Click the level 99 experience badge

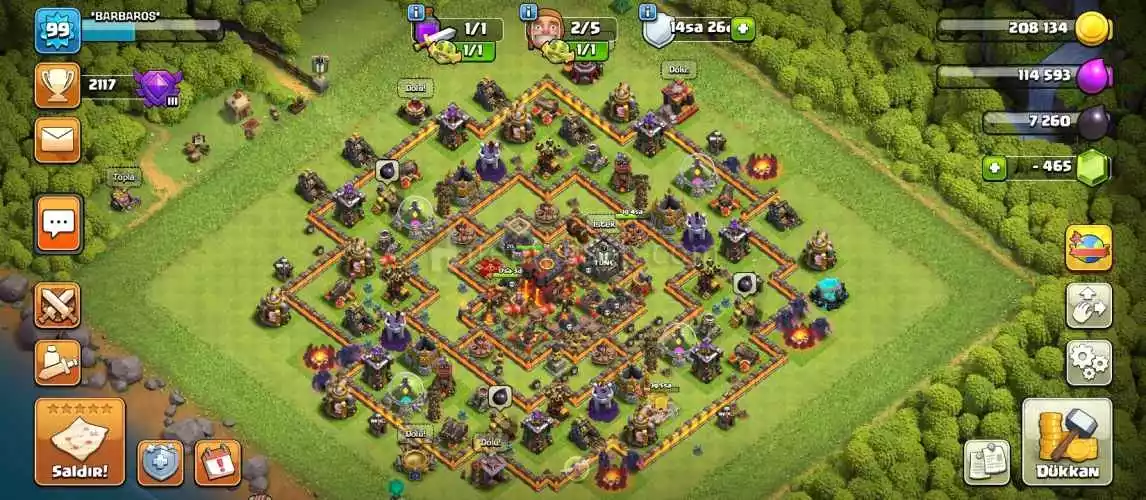coord(58,30)
